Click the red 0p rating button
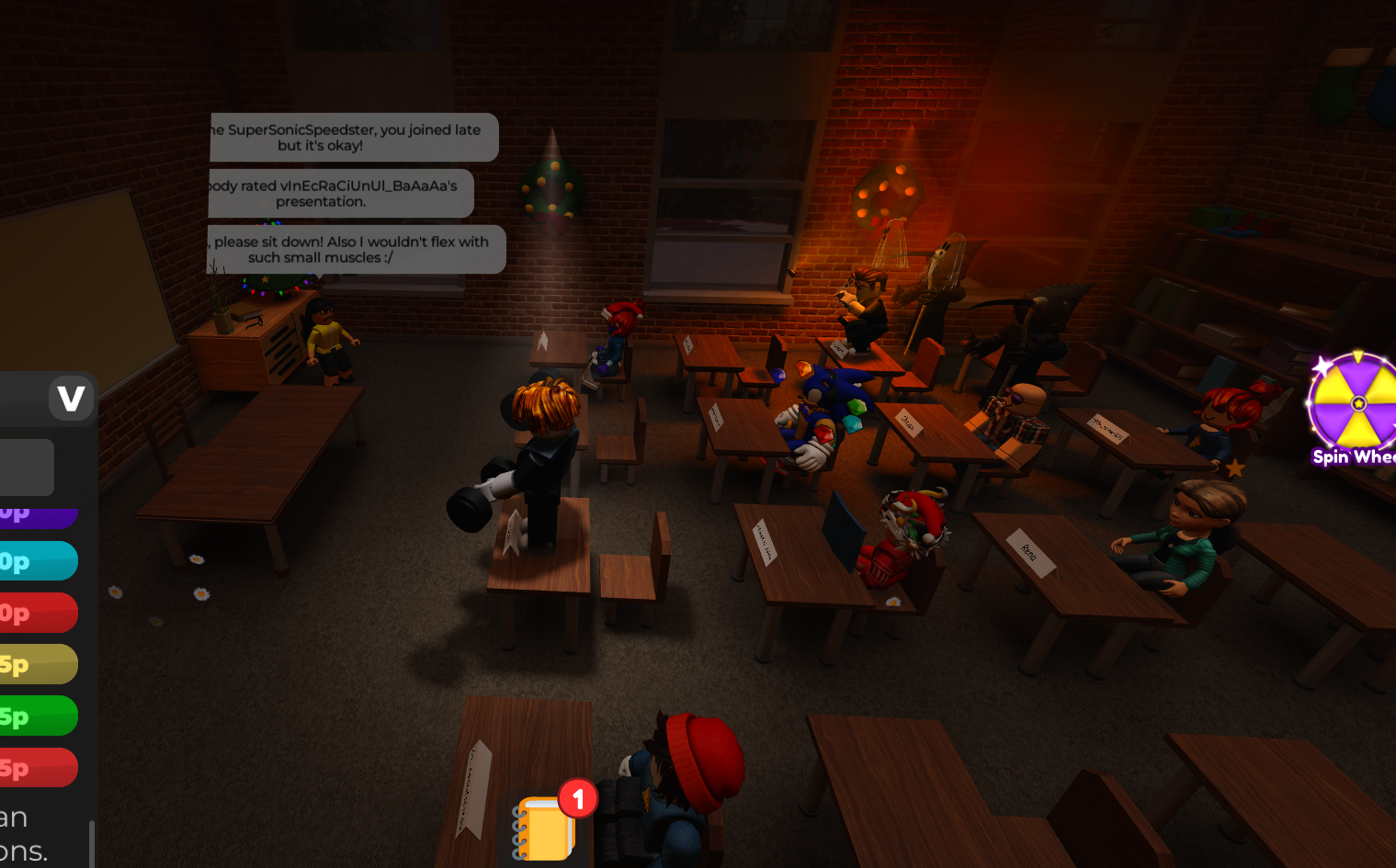Viewport: 1396px width, 868px height. (x=32, y=613)
